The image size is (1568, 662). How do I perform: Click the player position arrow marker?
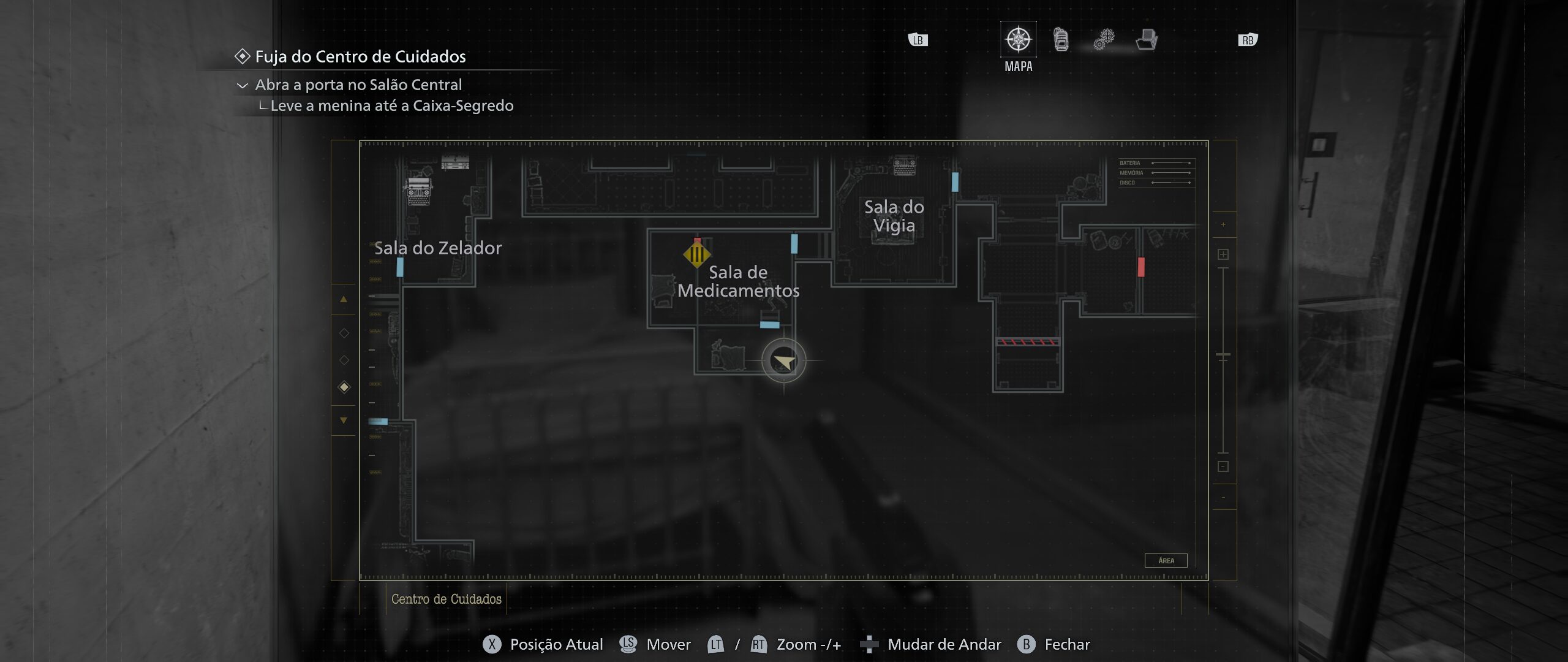coord(783,361)
